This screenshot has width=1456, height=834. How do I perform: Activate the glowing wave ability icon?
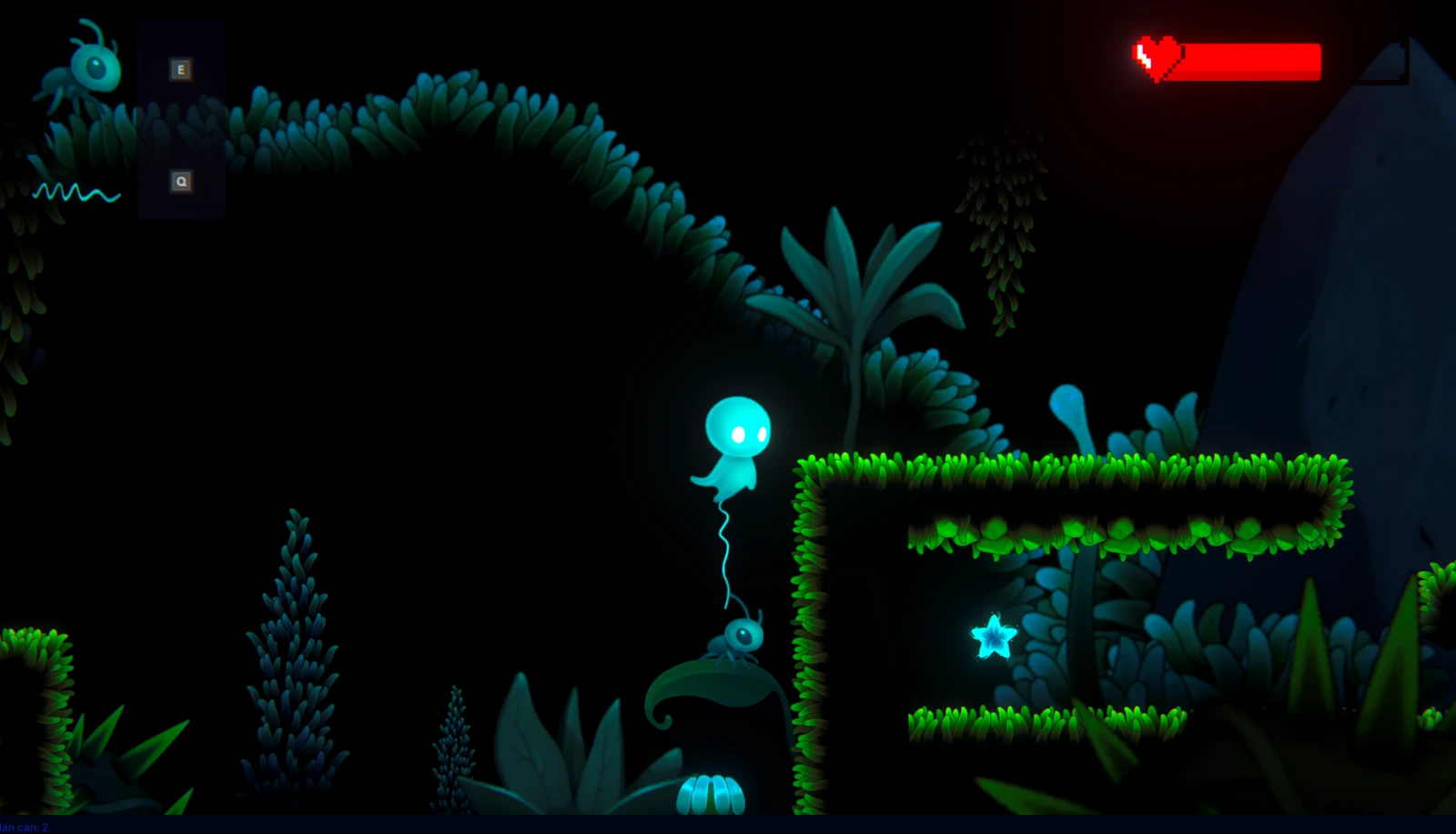click(76, 192)
